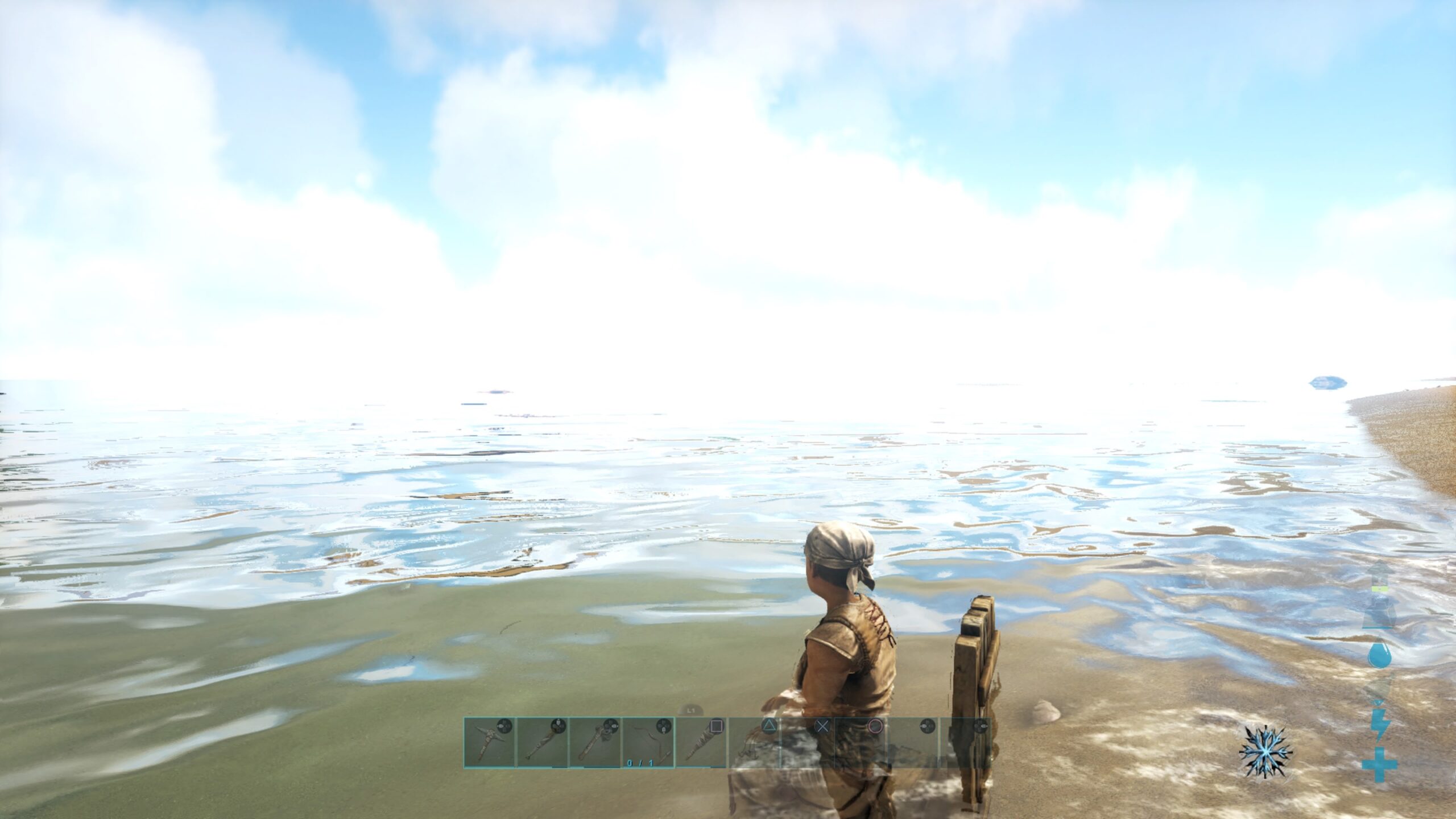
Task: Choose the bow slot showing 0 / 1
Action: click(648, 742)
